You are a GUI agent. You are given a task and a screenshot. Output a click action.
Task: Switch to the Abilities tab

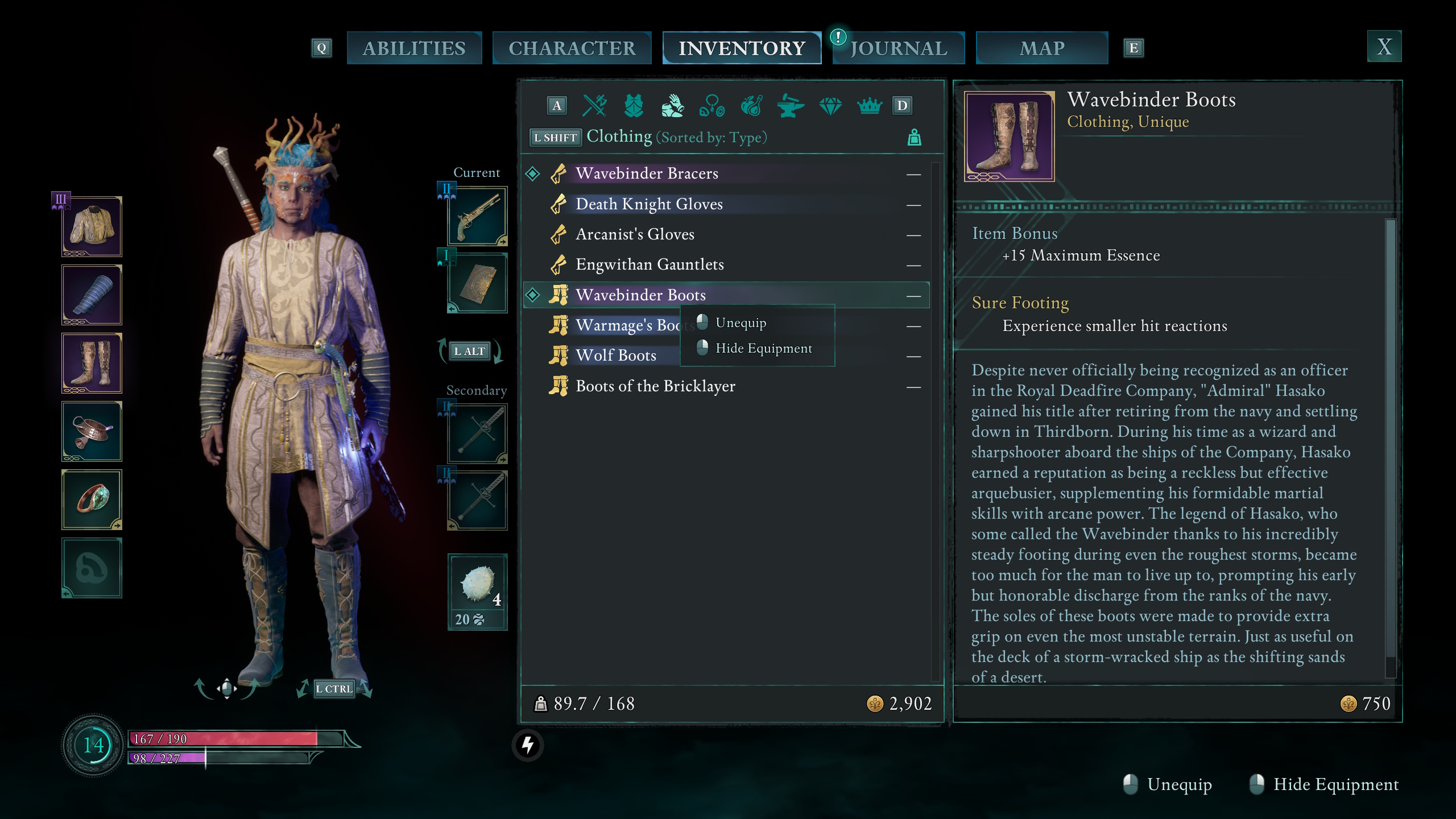pos(414,48)
